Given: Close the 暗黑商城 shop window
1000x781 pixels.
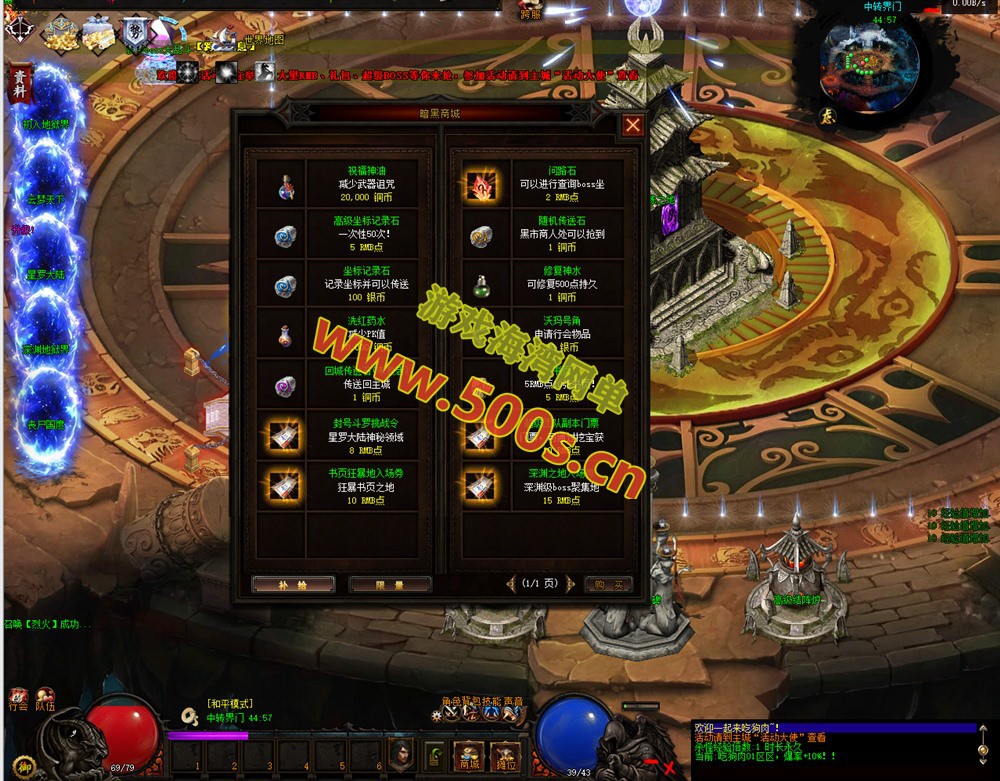Looking at the screenshot, I should [x=632, y=125].
